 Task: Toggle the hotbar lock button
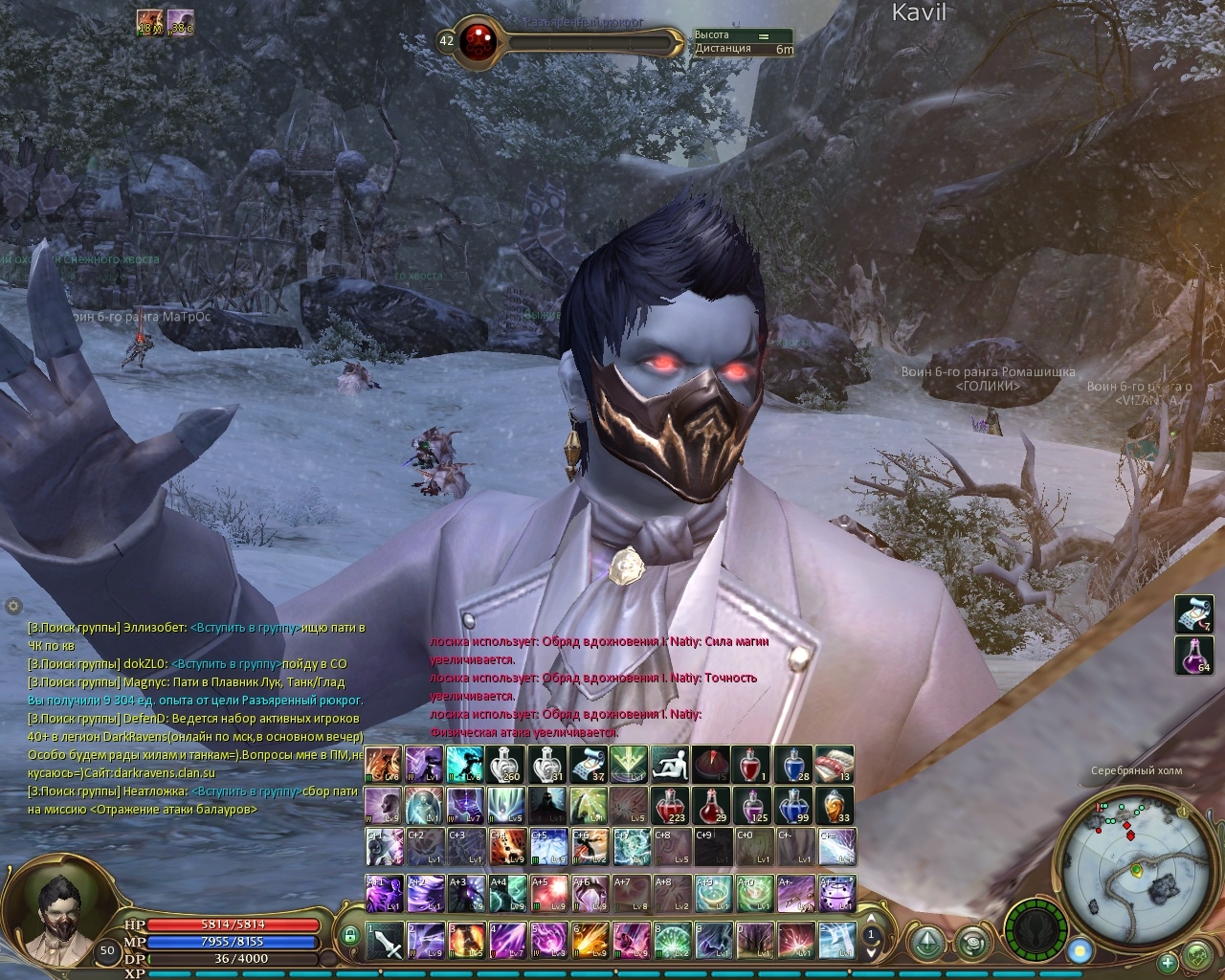(x=350, y=935)
